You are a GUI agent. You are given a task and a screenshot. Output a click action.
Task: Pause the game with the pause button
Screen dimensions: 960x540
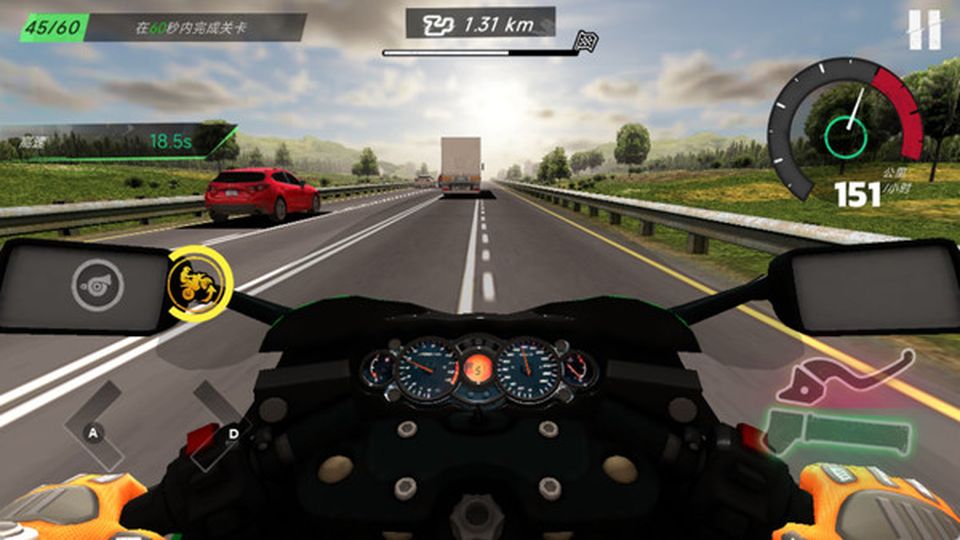pos(924,30)
